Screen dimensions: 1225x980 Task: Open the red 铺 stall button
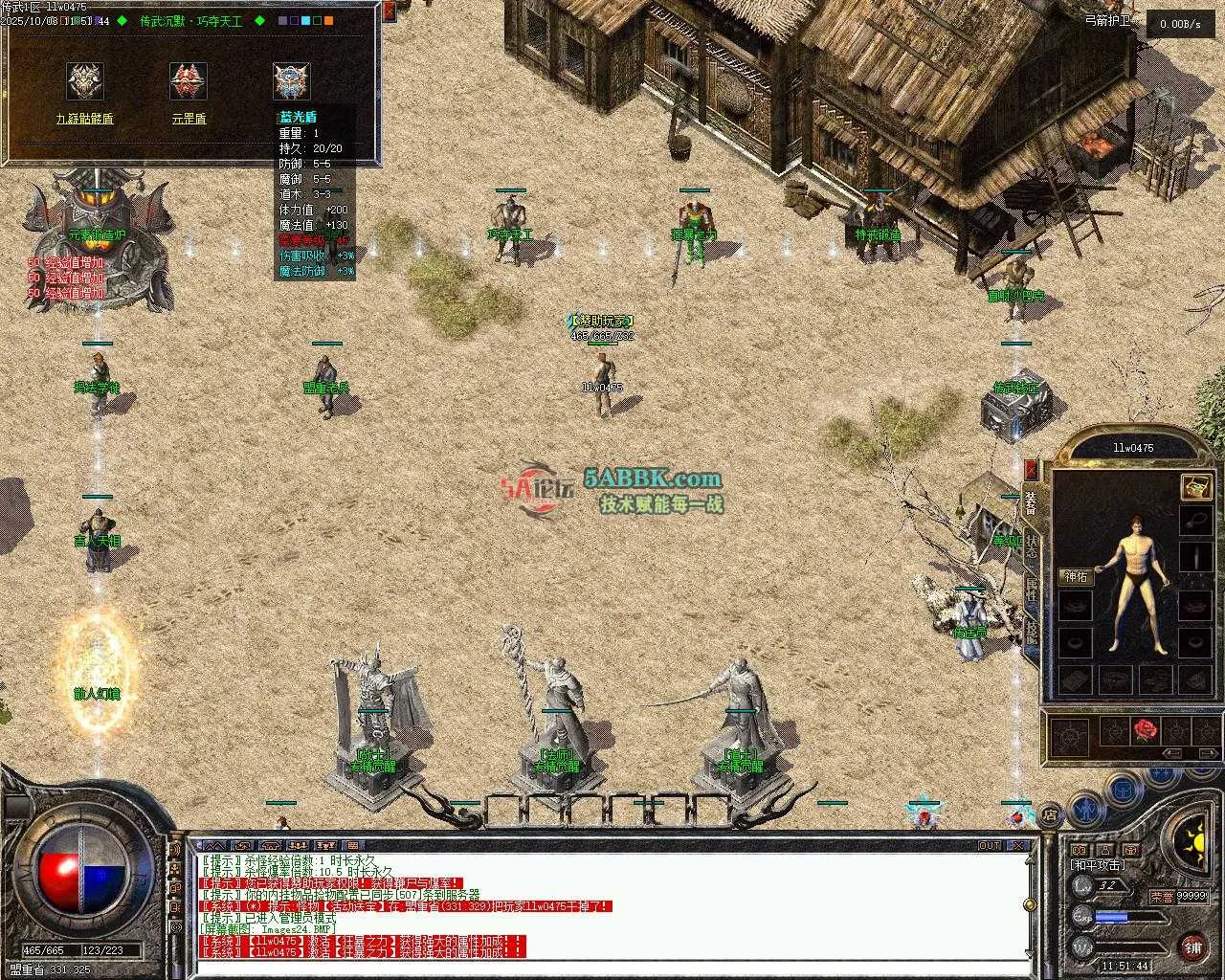(x=1192, y=947)
